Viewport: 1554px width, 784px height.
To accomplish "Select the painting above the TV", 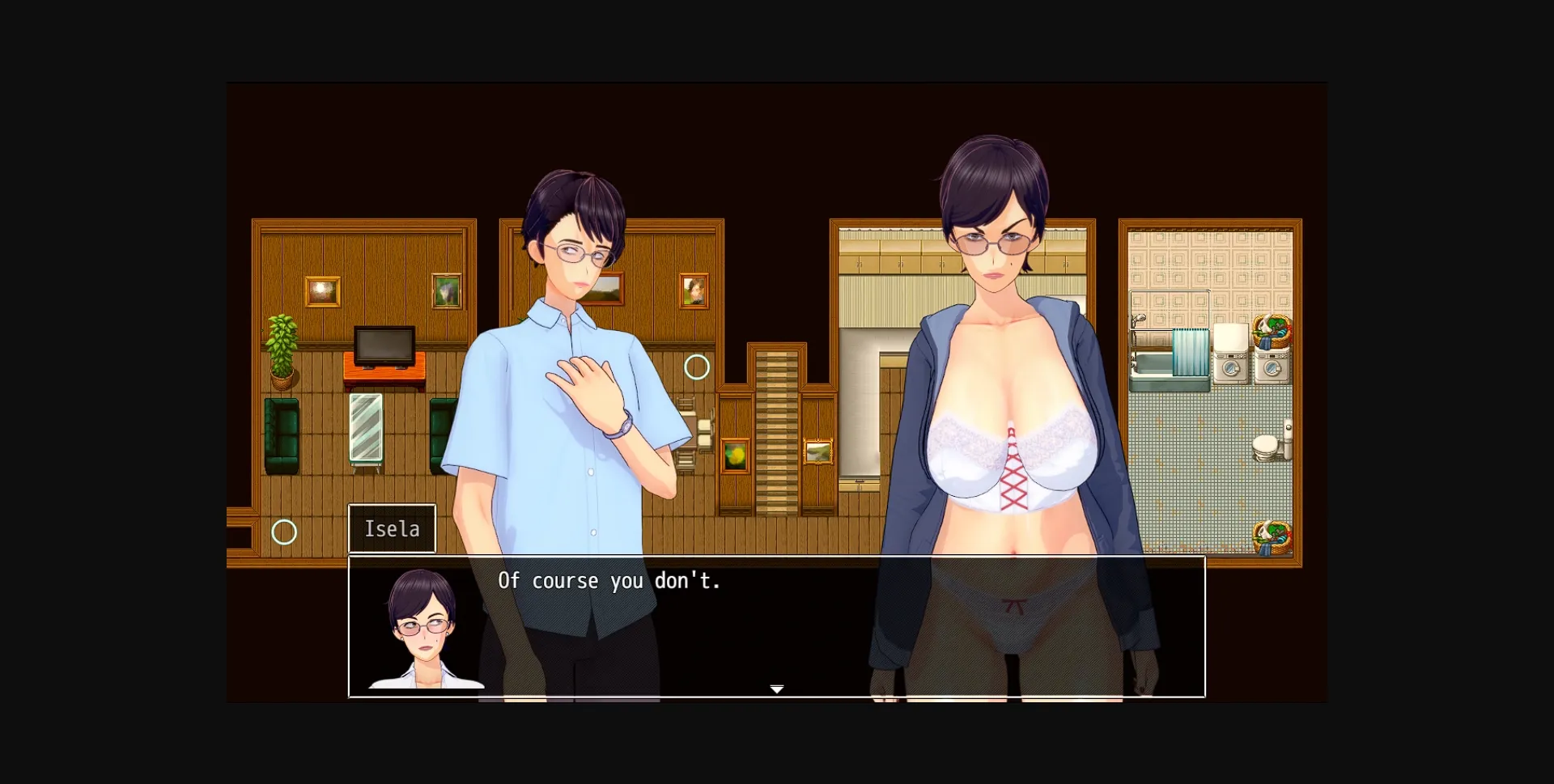I will pos(323,291).
